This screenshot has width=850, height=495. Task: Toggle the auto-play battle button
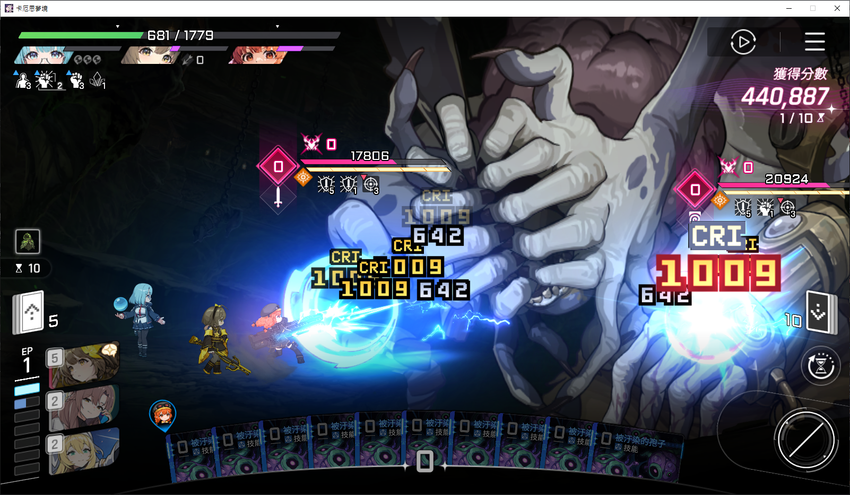(x=742, y=42)
